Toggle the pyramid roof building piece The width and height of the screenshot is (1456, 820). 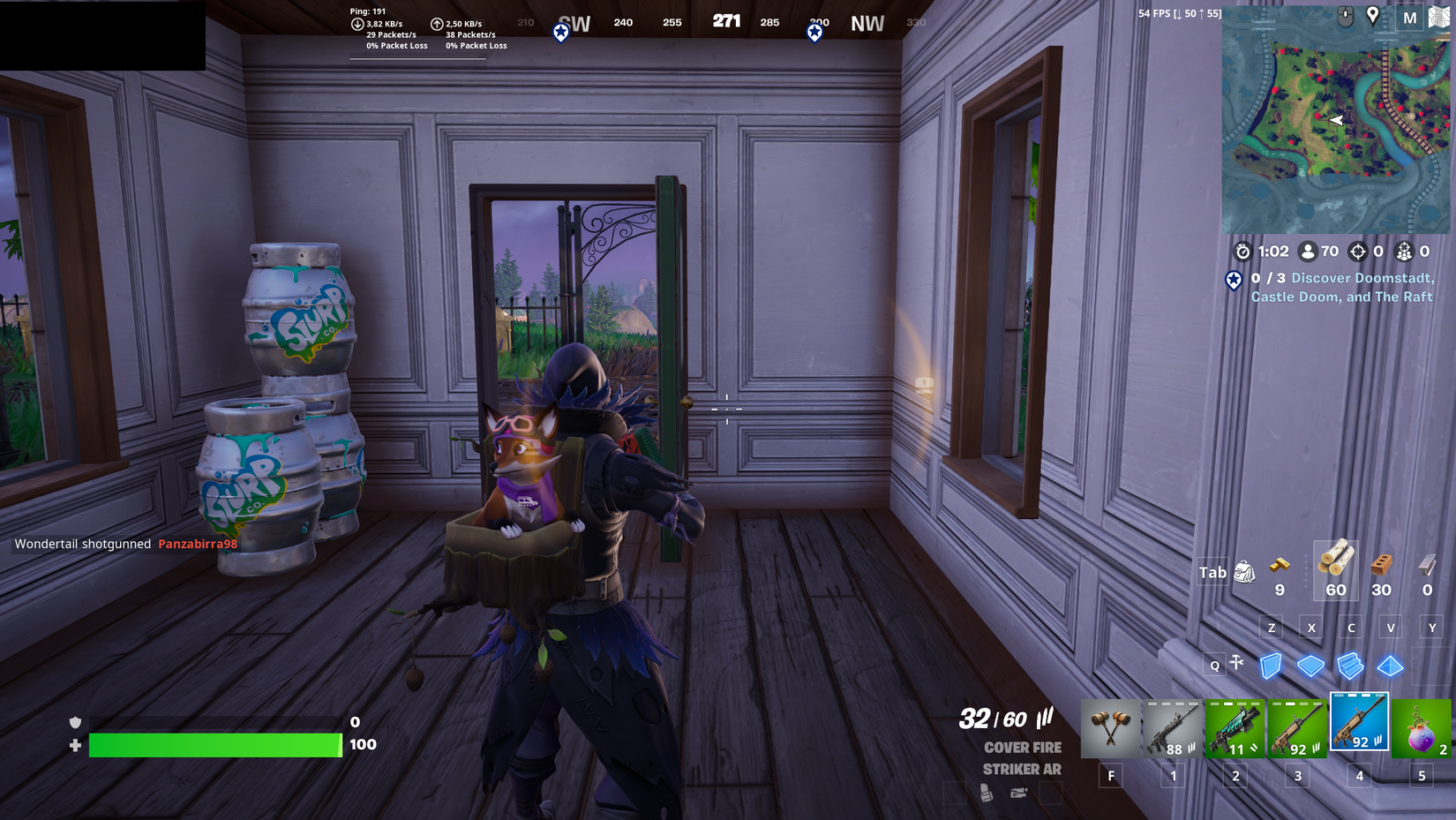(1392, 668)
